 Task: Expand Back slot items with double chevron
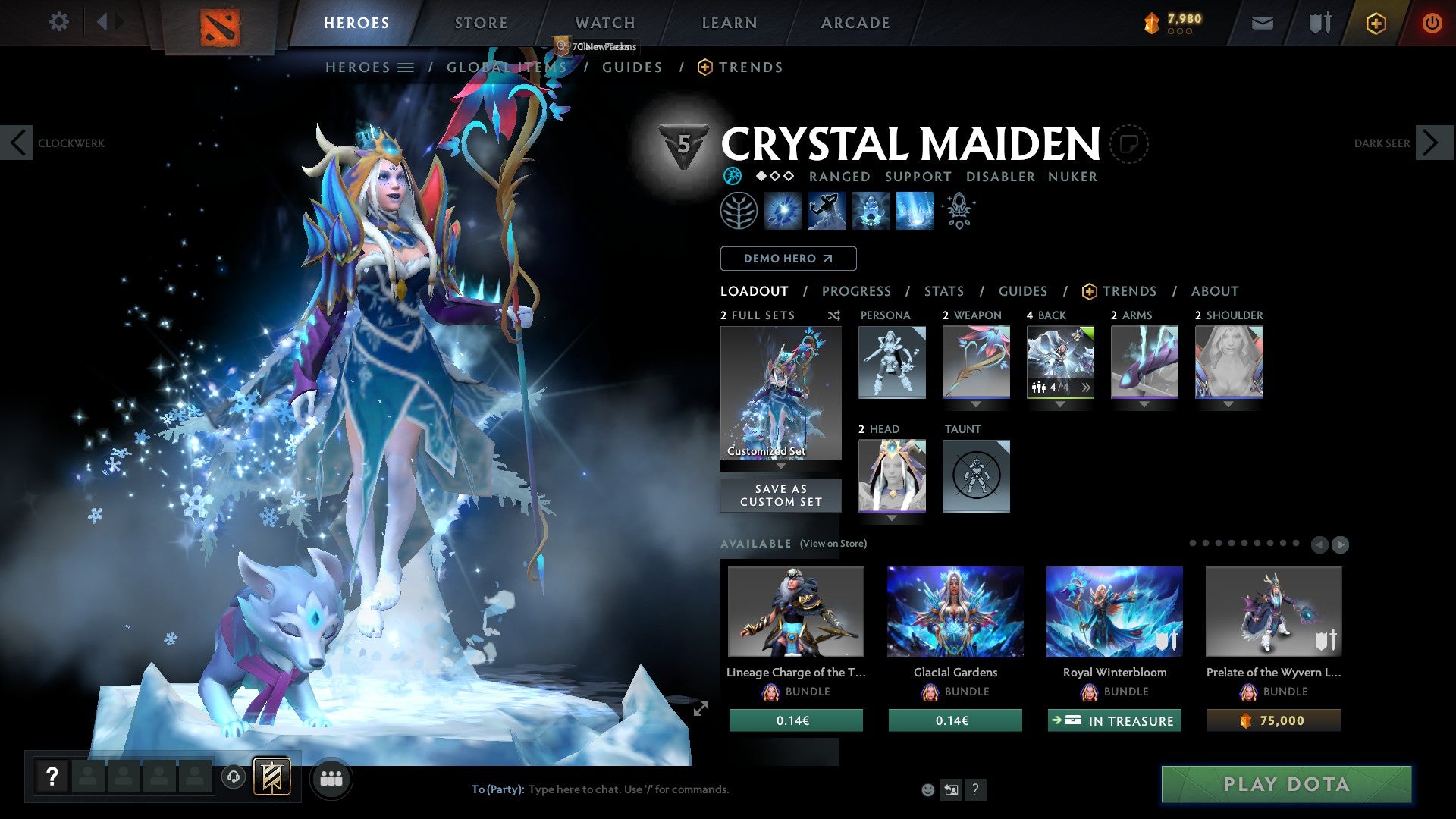pyautogui.click(x=1086, y=388)
